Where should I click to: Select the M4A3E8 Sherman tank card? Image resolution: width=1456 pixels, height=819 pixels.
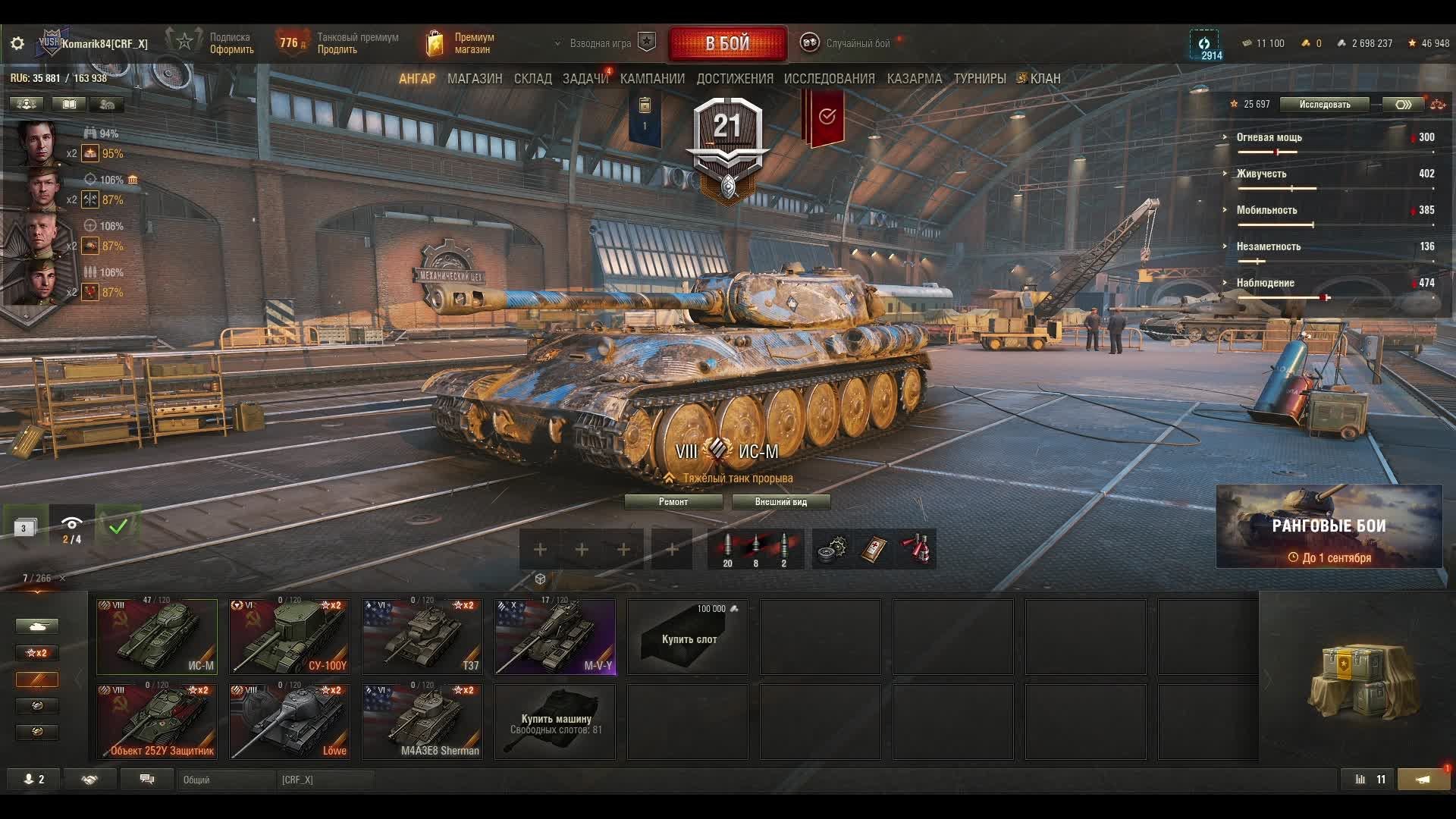[422, 722]
